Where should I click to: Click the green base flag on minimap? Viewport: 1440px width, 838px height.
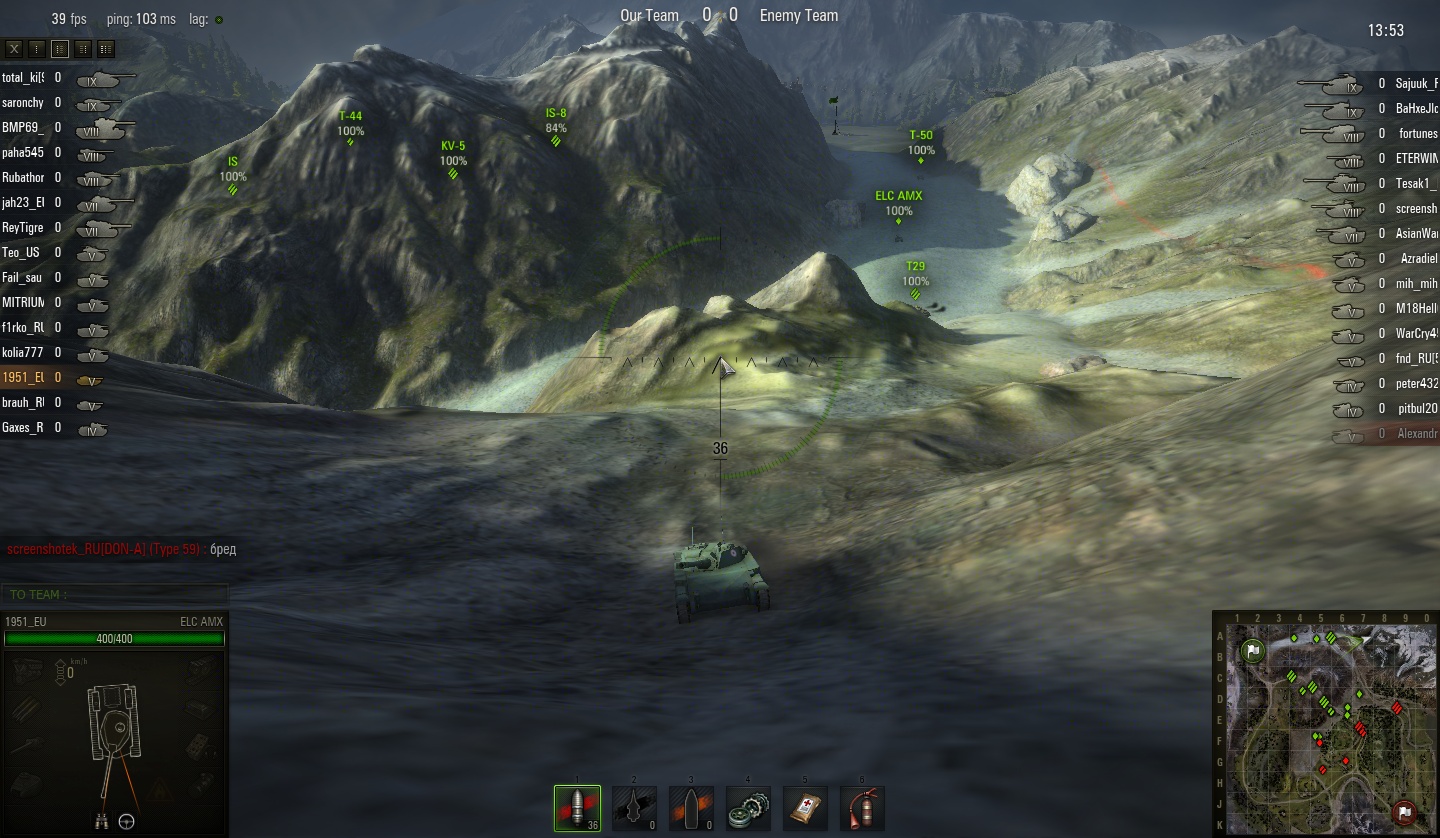point(1252,651)
